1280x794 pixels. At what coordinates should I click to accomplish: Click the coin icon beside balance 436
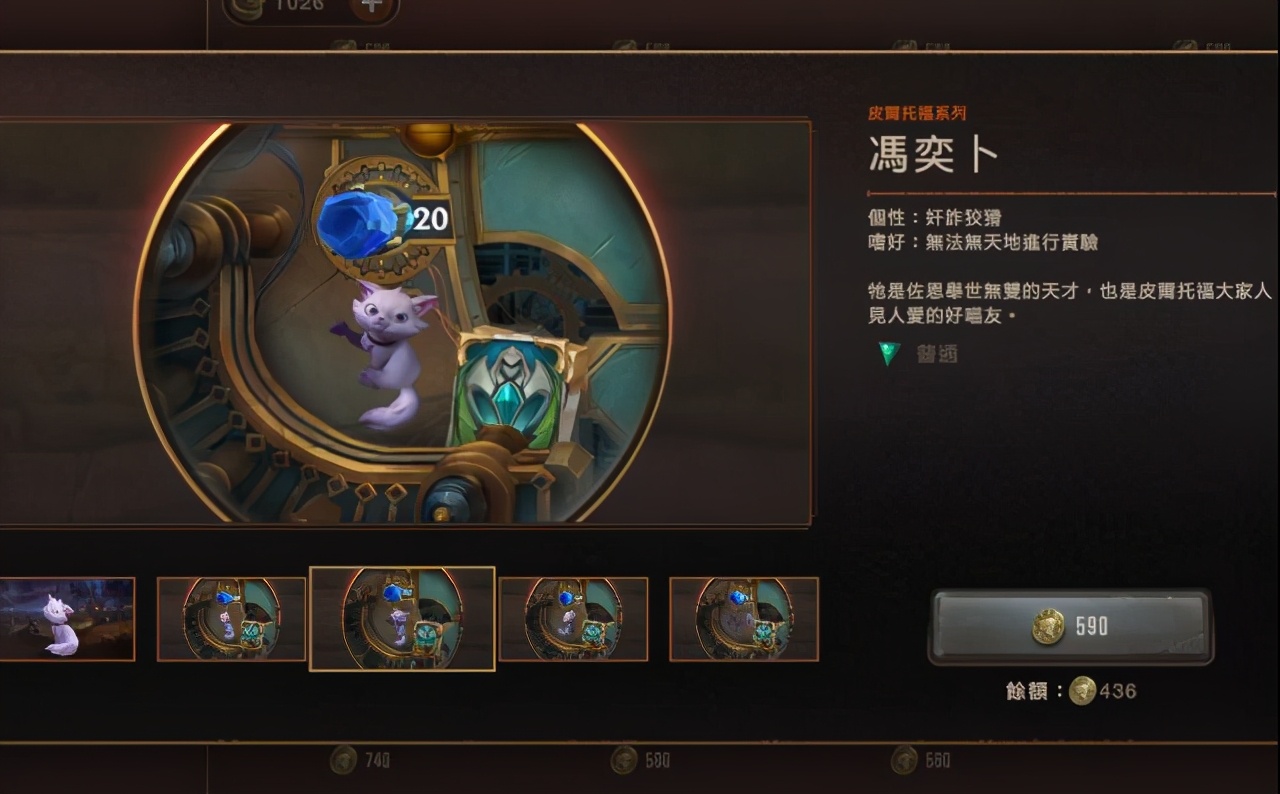[x=1083, y=690]
